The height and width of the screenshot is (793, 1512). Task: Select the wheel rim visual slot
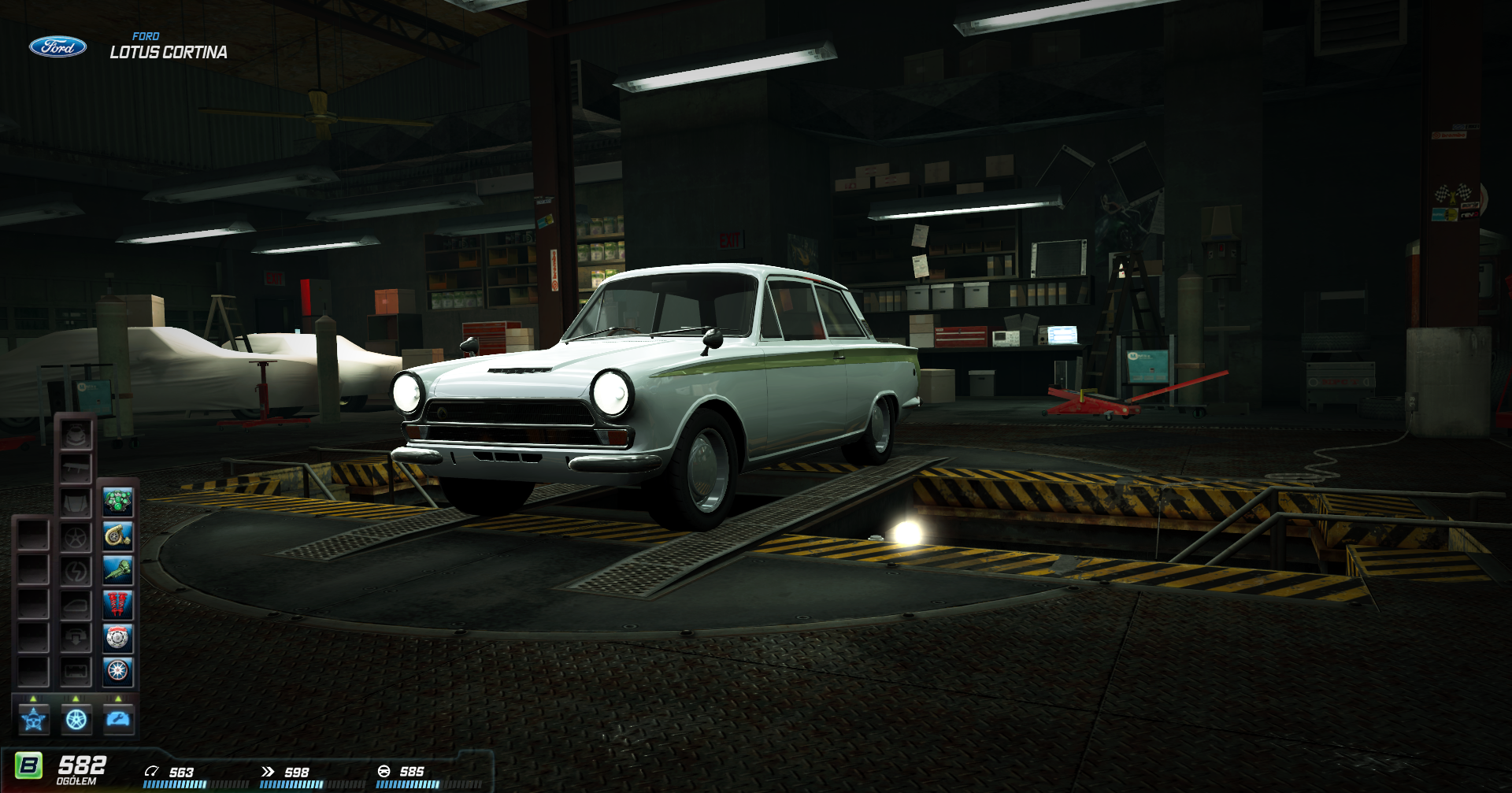coord(76,537)
